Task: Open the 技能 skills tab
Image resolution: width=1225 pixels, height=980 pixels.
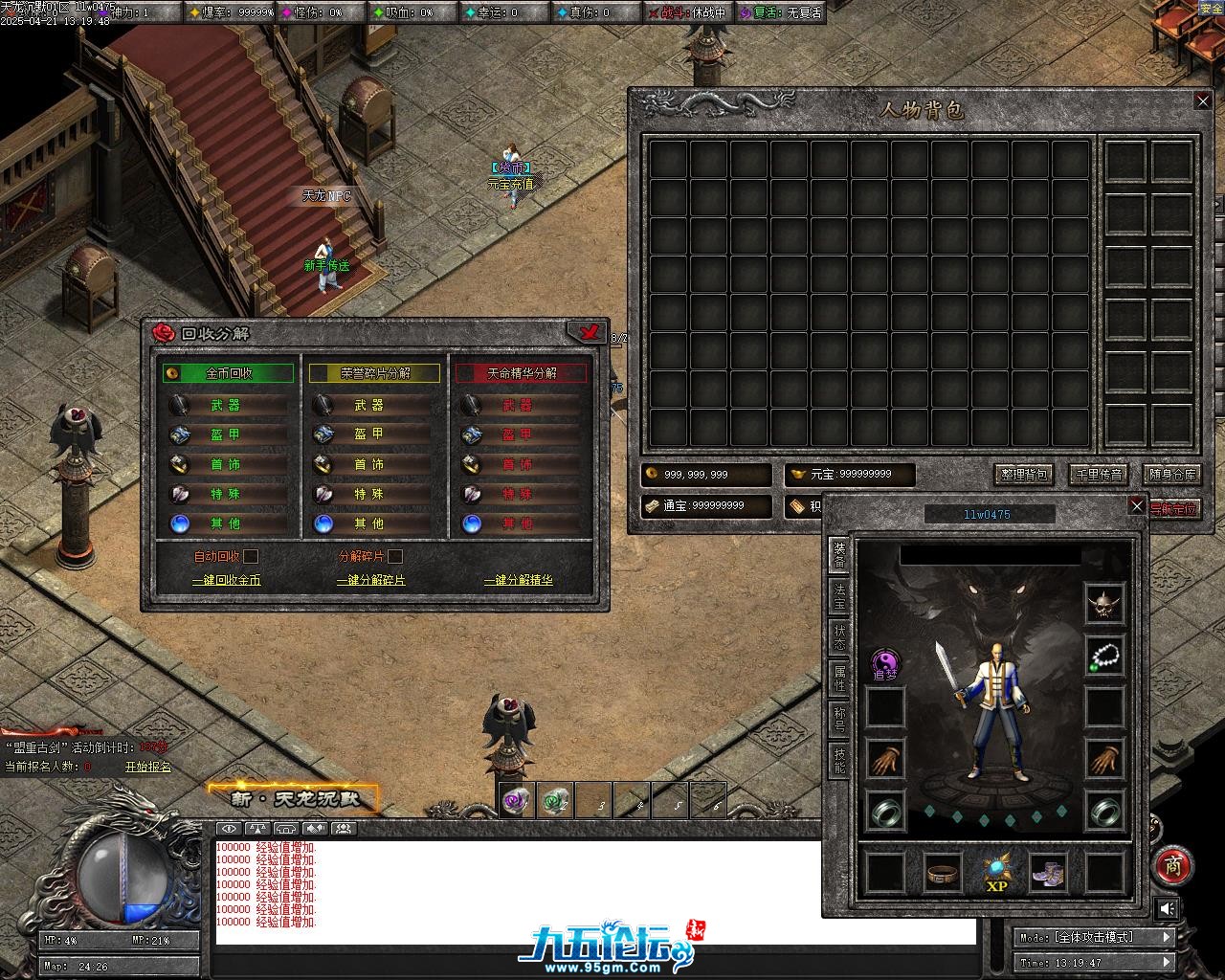Action: (839, 761)
